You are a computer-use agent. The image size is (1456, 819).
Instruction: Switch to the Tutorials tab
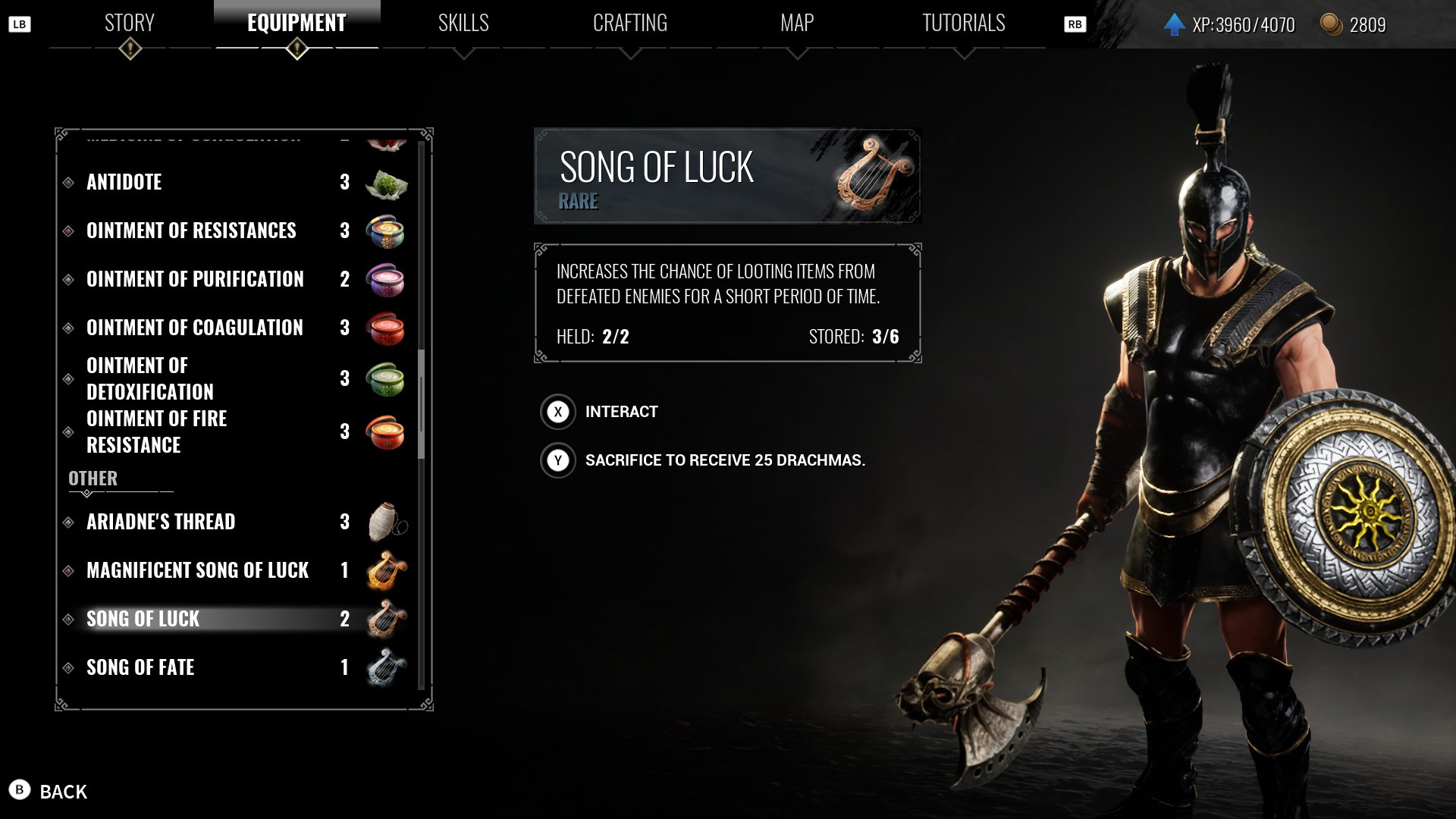click(963, 24)
